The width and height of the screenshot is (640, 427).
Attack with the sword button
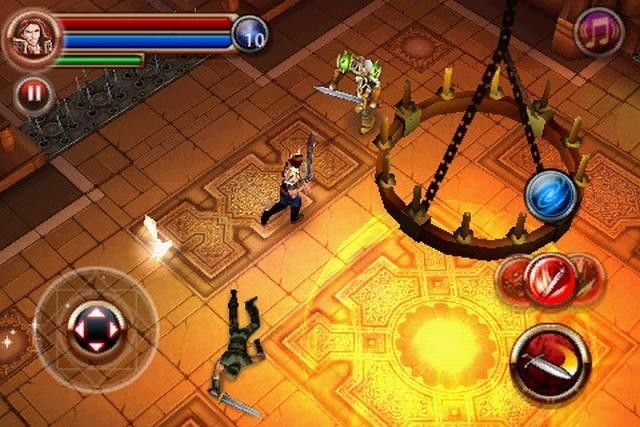(550, 364)
